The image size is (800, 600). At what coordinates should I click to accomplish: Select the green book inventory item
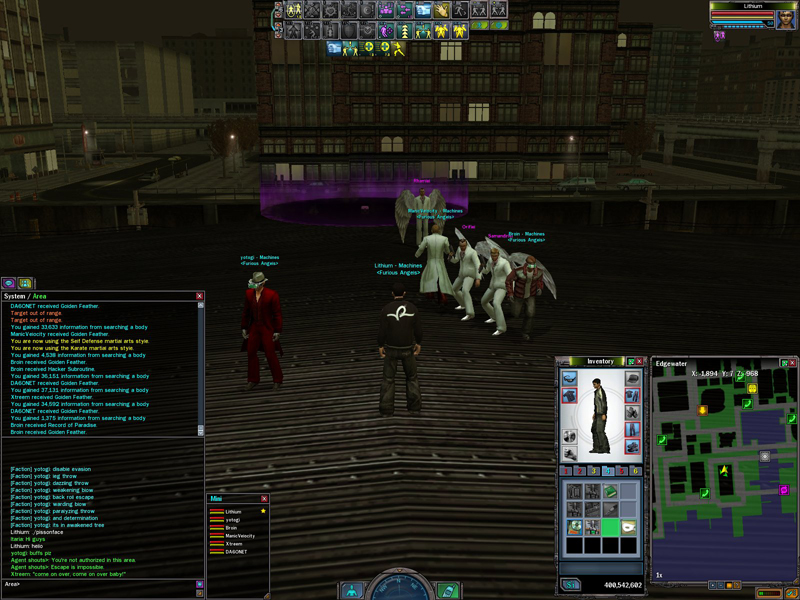click(x=611, y=491)
